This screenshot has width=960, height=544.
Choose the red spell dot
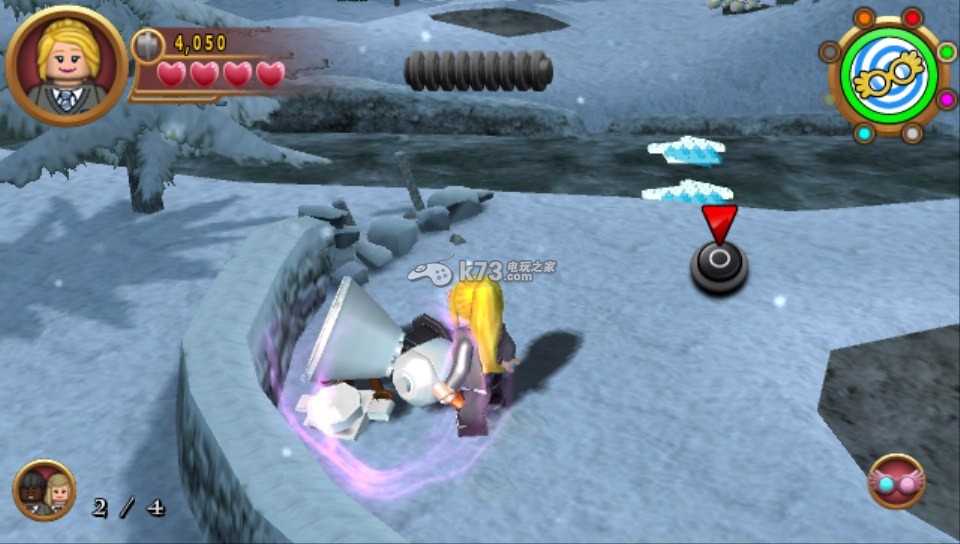[x=912, y=17]
